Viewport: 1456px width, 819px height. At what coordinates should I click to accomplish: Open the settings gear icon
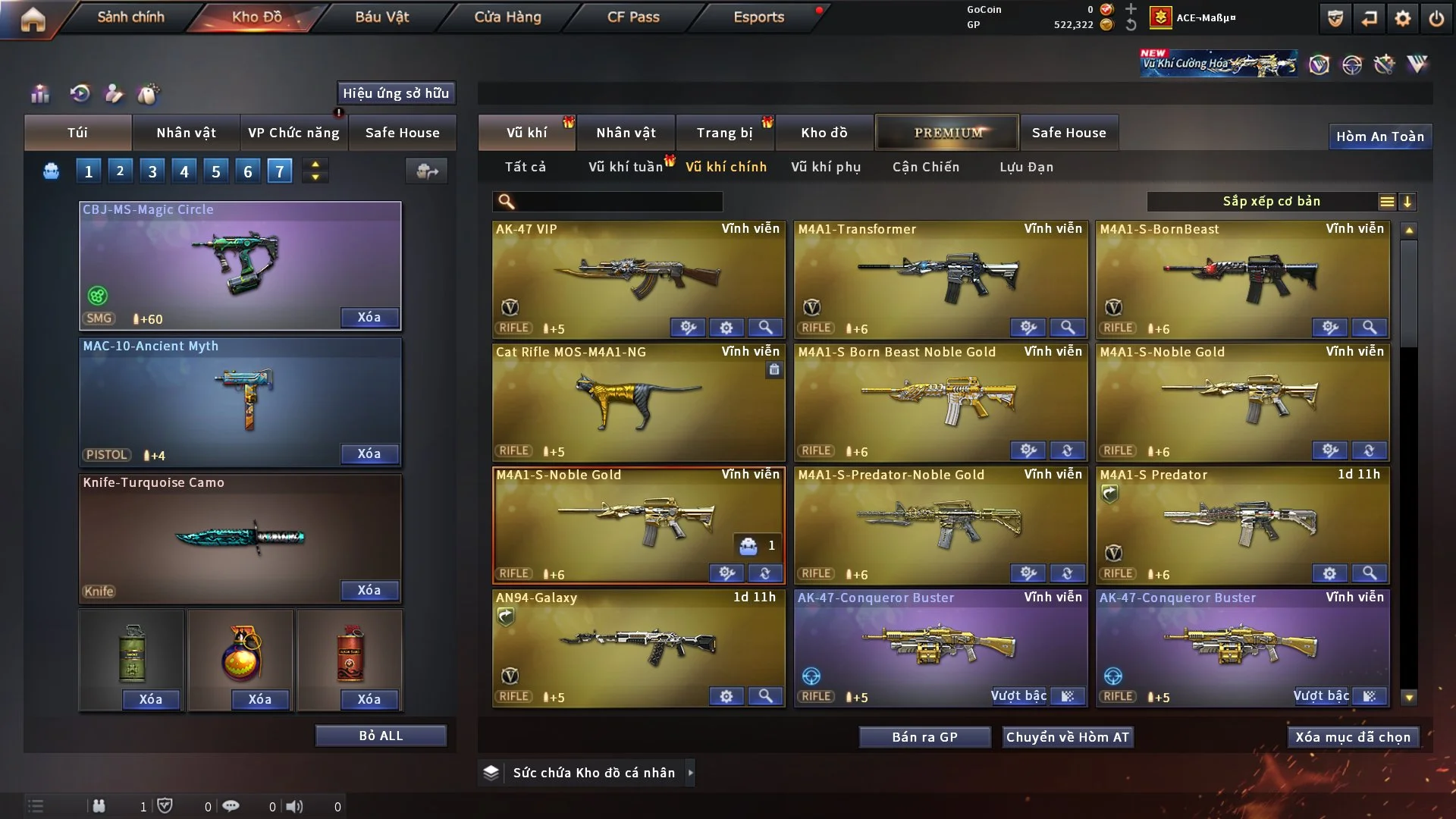coord(1403,18)
